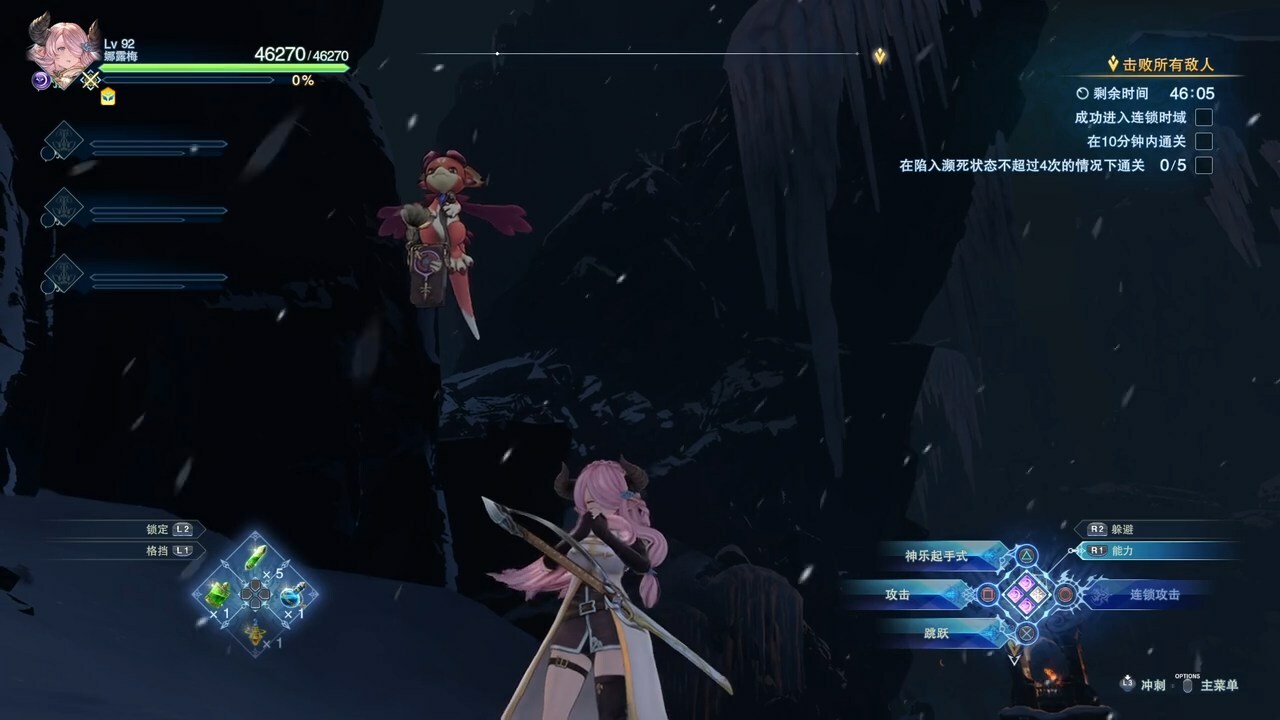Click the yellow buff badge under the health bar
Image resolution: width=1280 pixels, height=720 pixels.
coord(108,96)
